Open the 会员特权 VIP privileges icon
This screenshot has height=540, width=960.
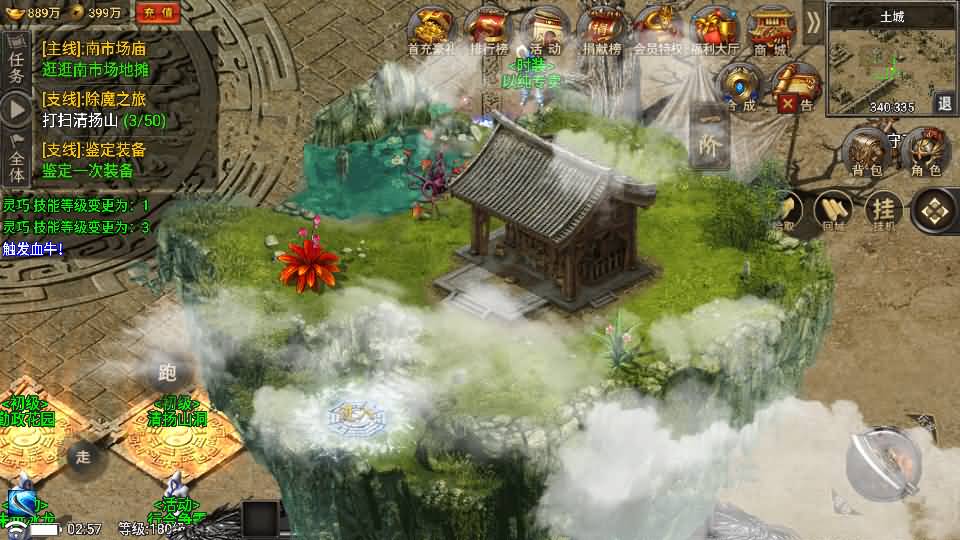tap(658, 29)
